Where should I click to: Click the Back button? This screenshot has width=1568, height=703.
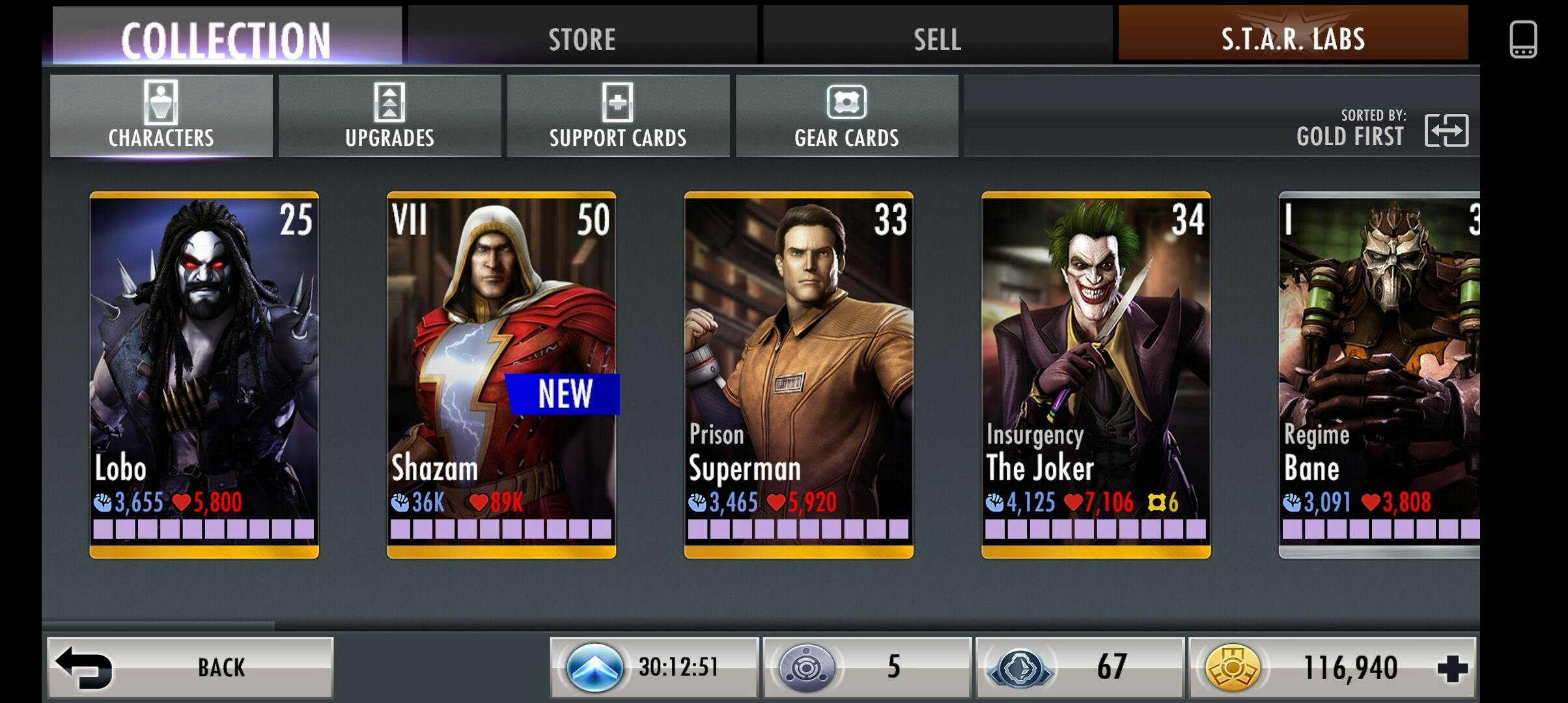coord(190,667)
